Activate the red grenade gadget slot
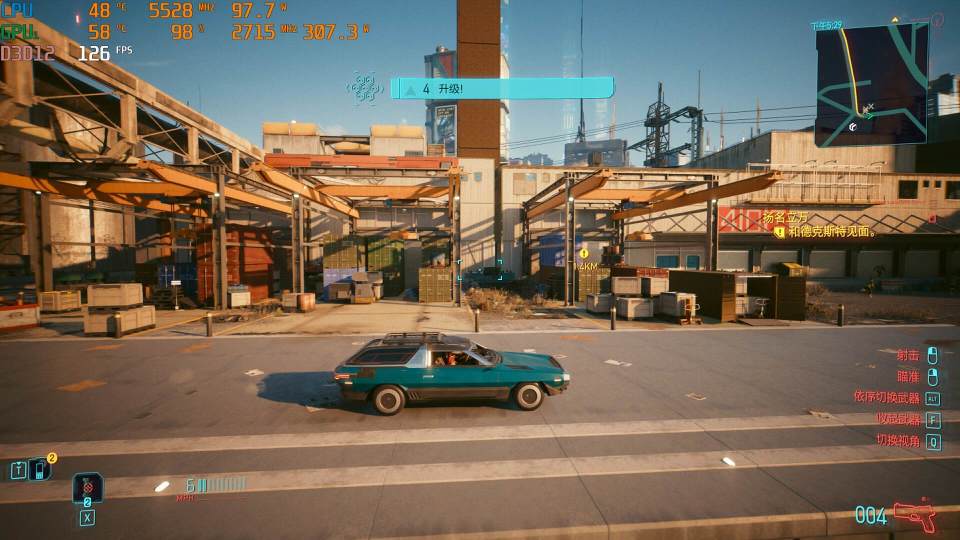Screen dimensions: 960x540 pyautogui.click(x=87, y=489)
